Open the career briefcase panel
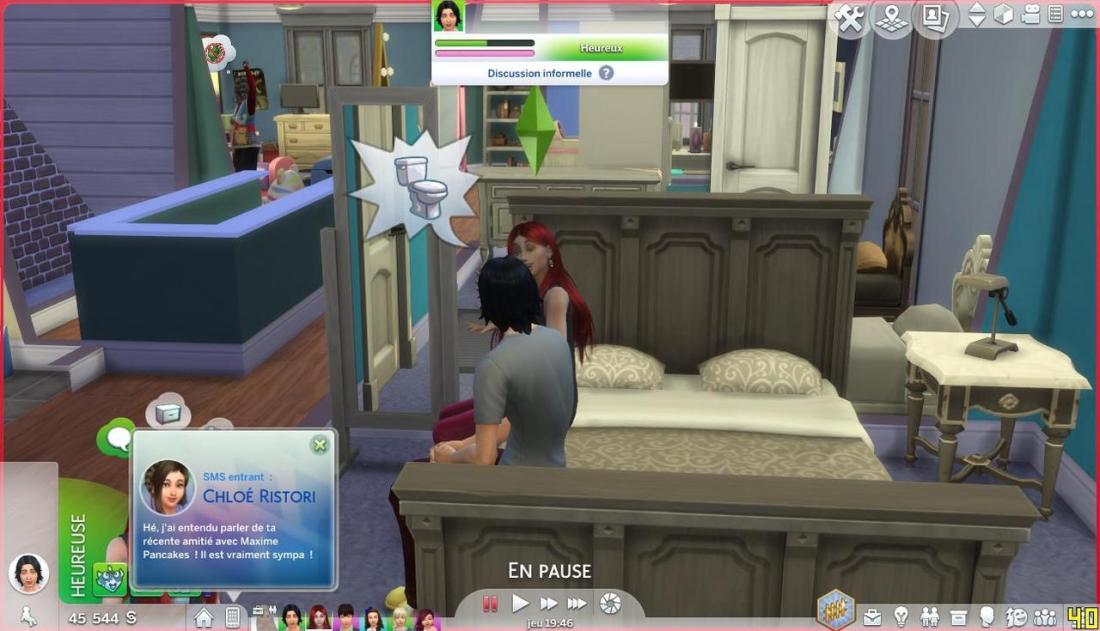This screenshot has height=631, width=1100. coord(873,617)
